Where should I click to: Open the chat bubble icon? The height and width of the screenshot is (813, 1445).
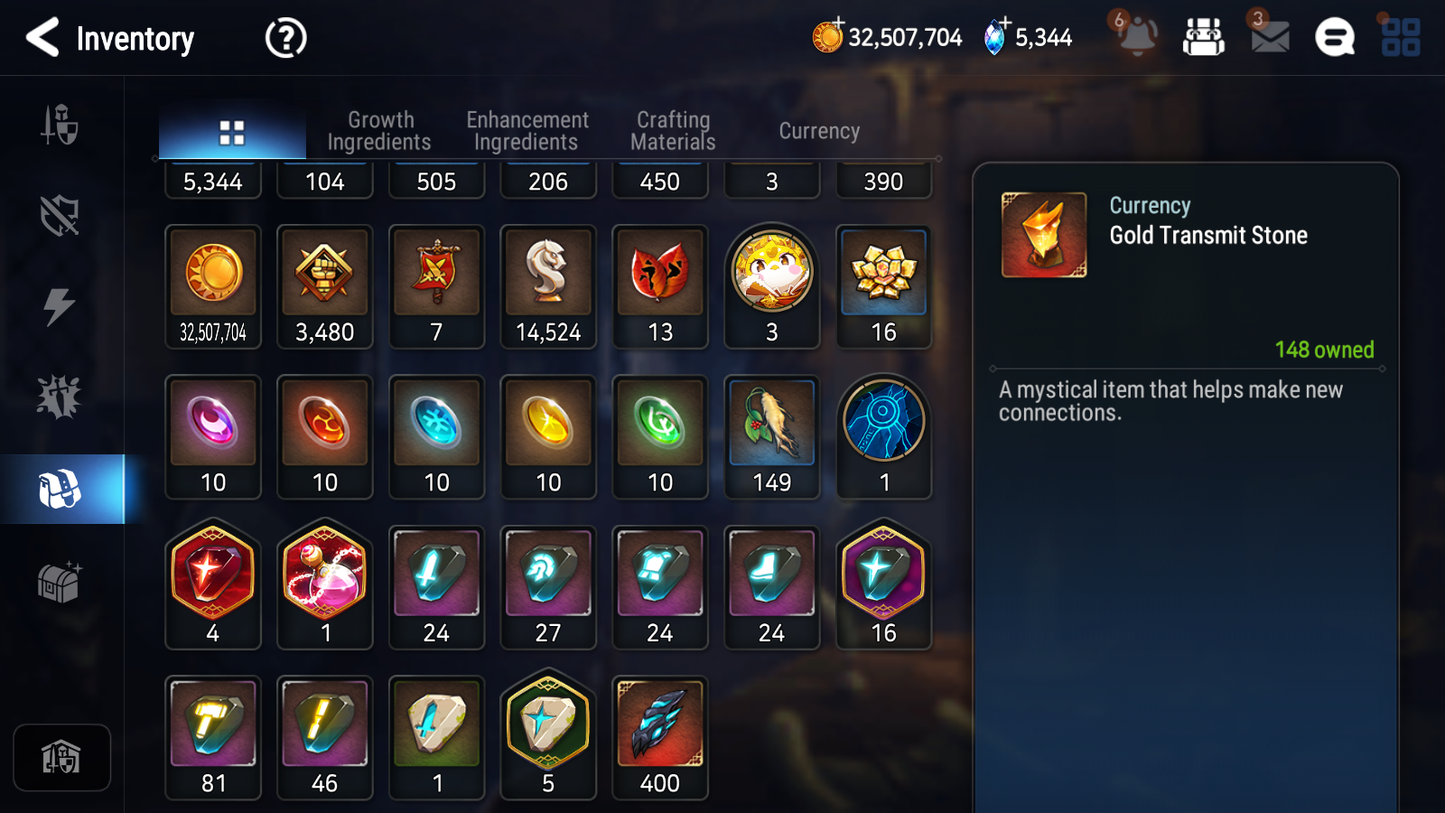tap(1334, 38)
